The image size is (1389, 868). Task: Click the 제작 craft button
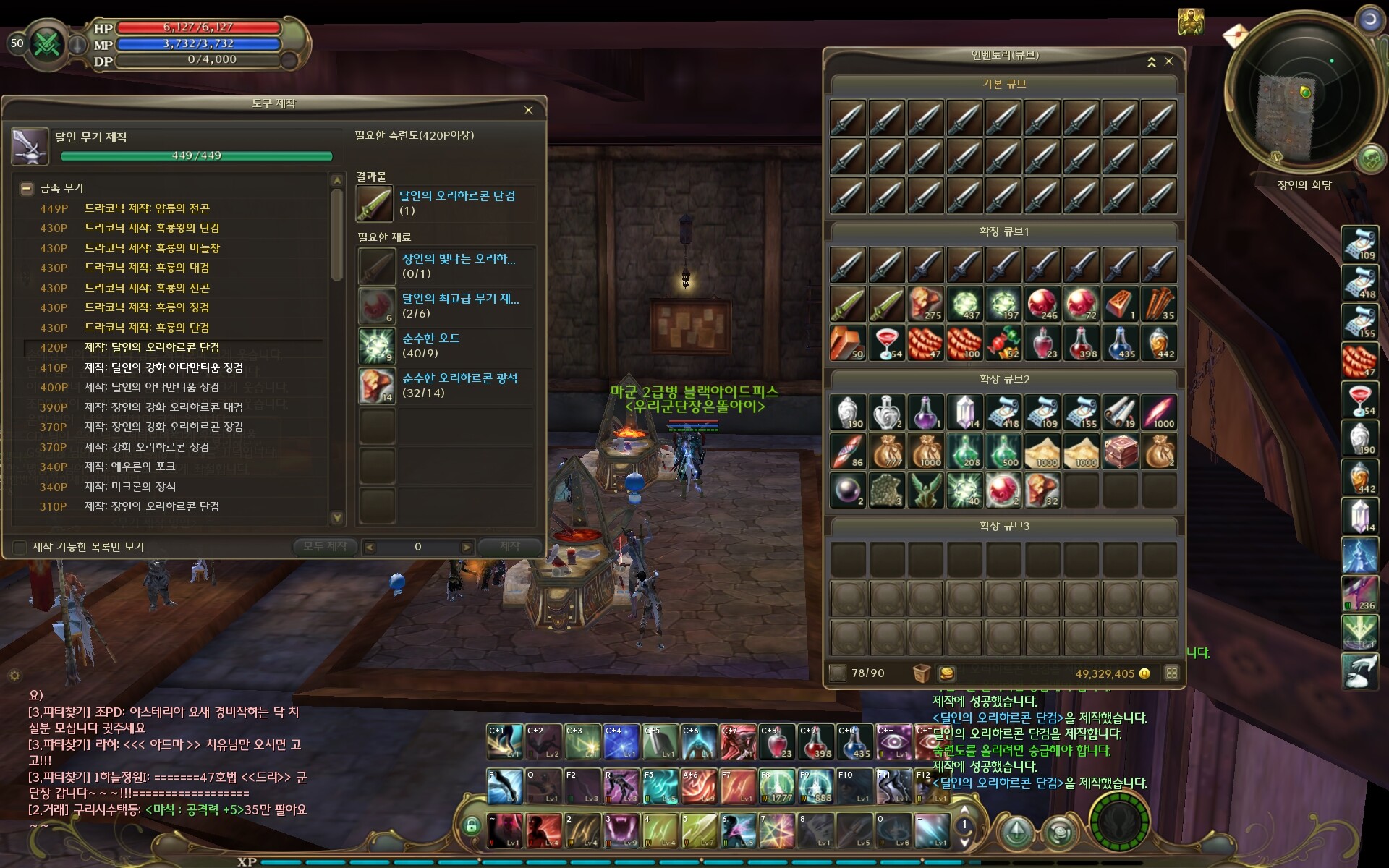(509, 546)
